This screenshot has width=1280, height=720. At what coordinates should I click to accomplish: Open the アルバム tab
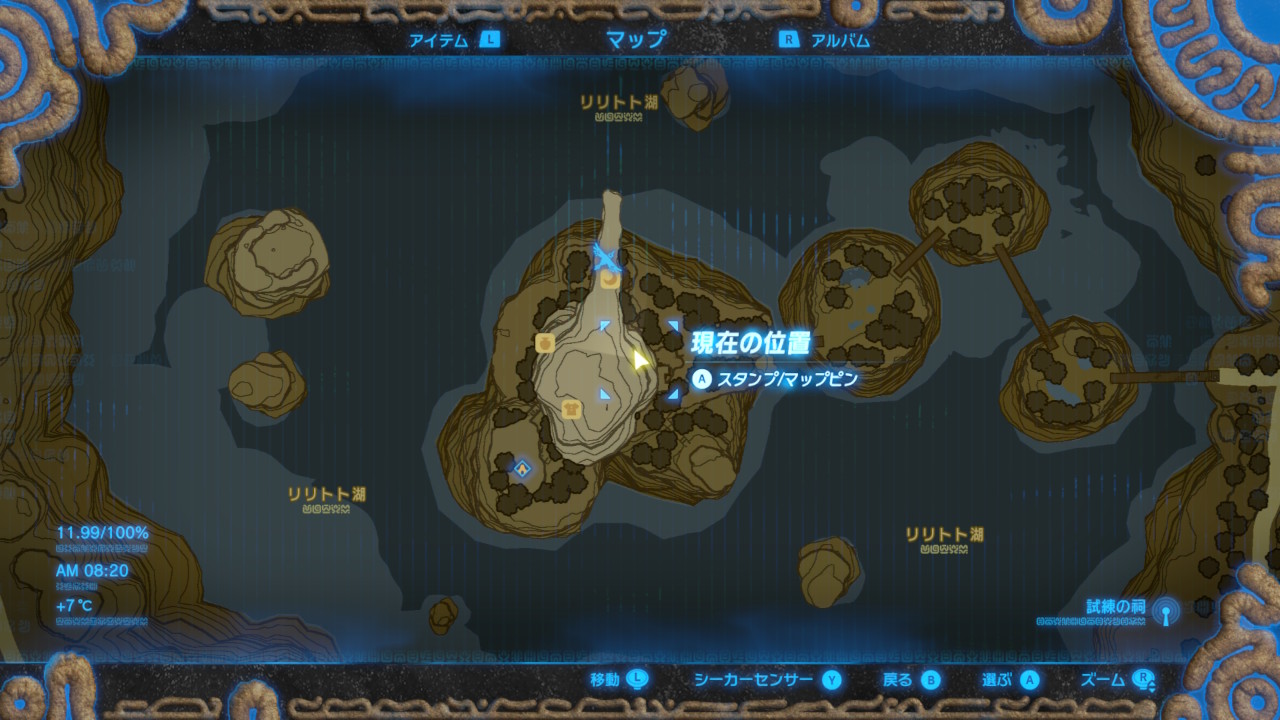point(826,40)
